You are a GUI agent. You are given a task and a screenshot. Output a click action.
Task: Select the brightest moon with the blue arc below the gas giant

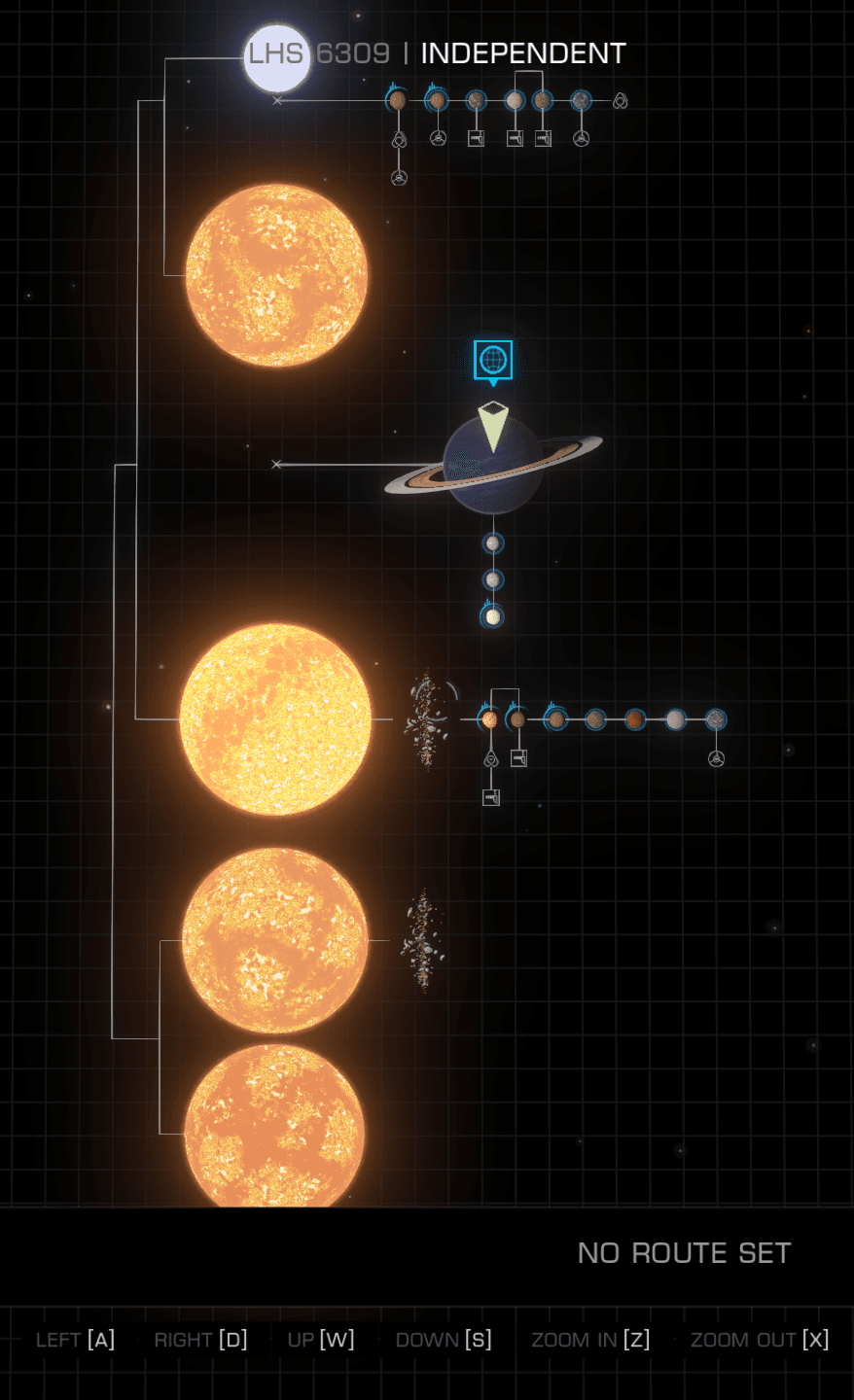click(x=493, y=616)
